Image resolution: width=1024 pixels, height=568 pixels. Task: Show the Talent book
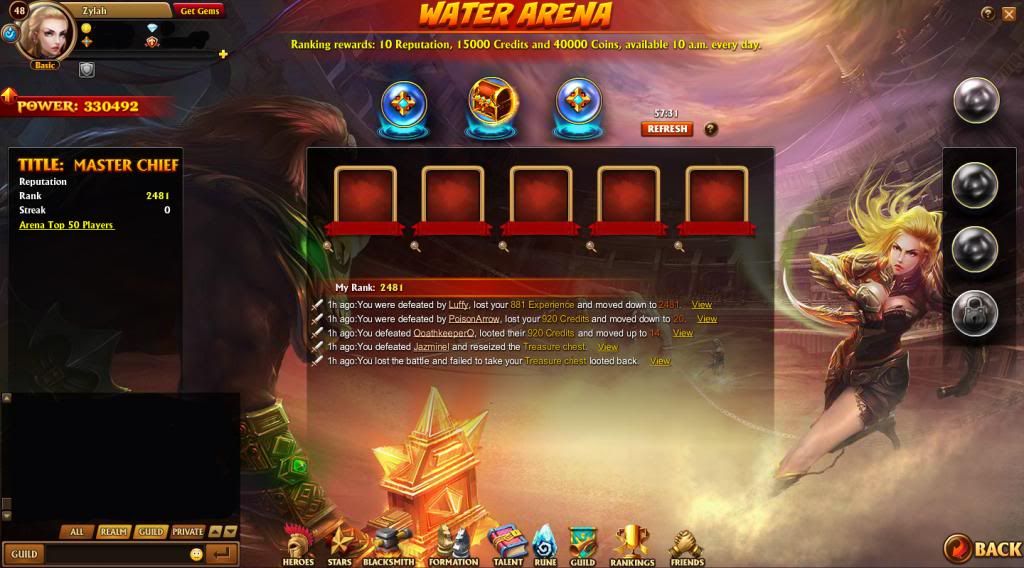click(x=507, y=546)
